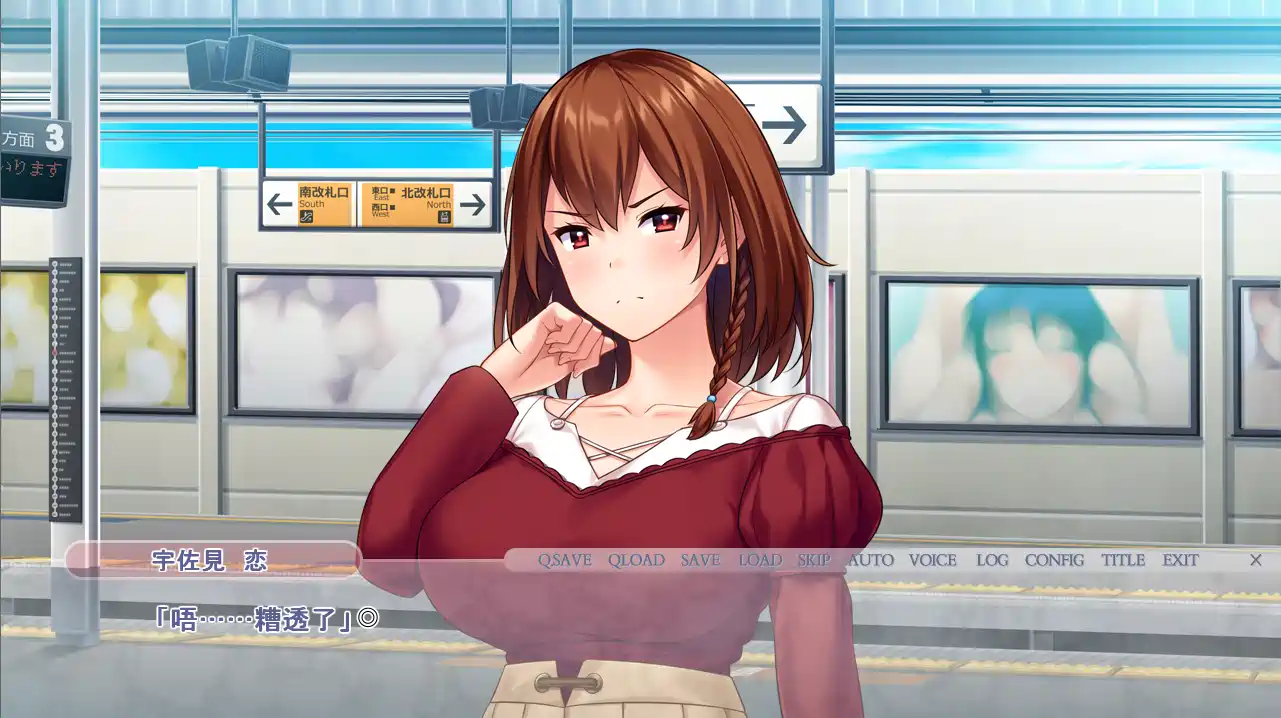Open the CONFIG settings screen
Viewport: 1281px width, 718px height.
1054,560
